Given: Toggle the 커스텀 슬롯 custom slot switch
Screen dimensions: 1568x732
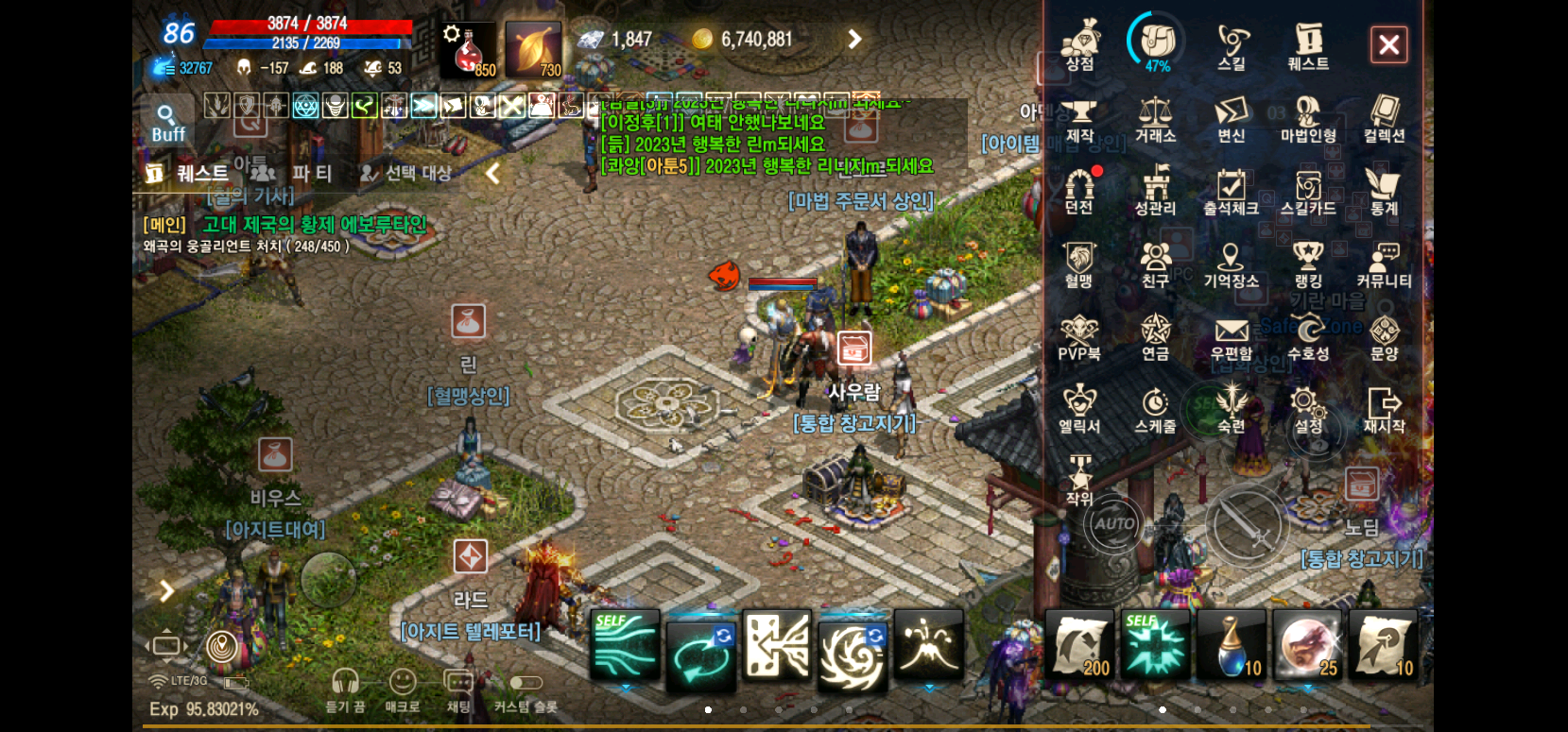Looking at the screenshot, I should tap(526, 683).
